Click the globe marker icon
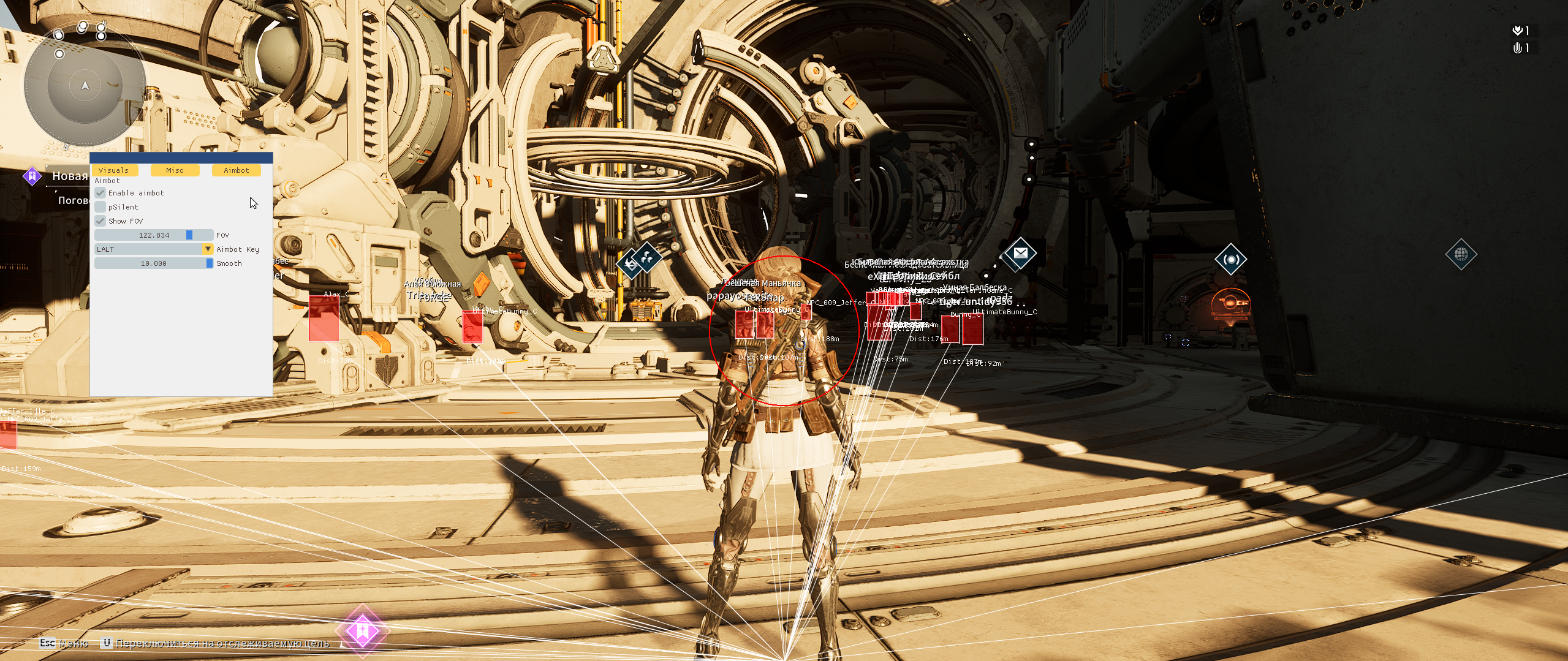Image resolution: width=1568 pixels, height=661 pixels. [1461, 254]
